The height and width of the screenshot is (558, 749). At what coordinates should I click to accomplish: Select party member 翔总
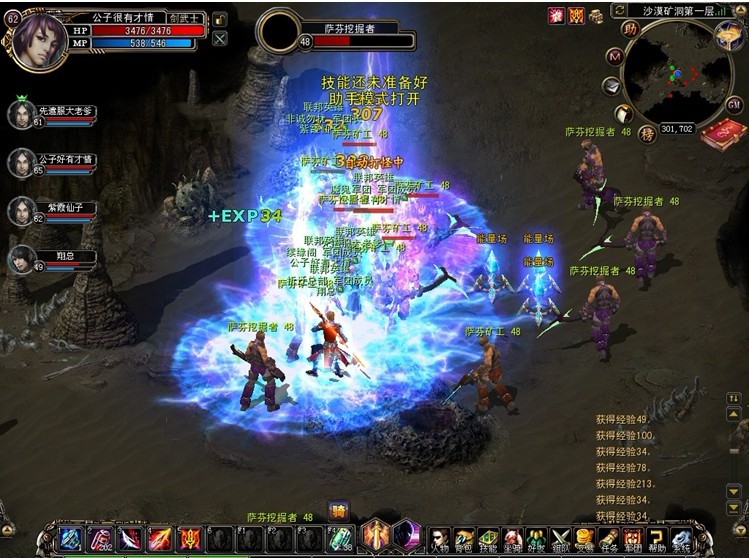click(22, 259)
